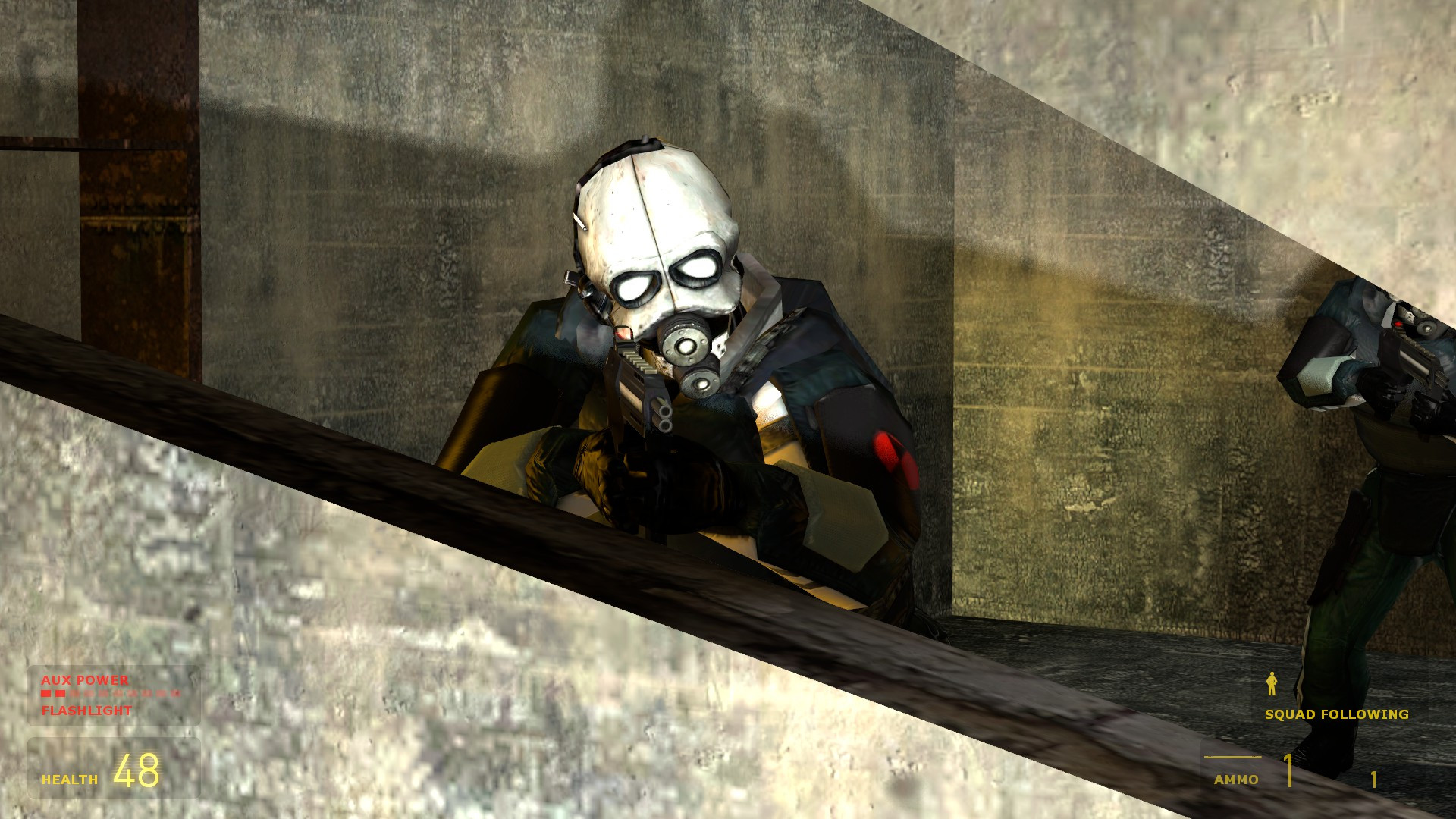Click the primary ammo count of 1
1456x819 pixels.
pos(1290,772)
